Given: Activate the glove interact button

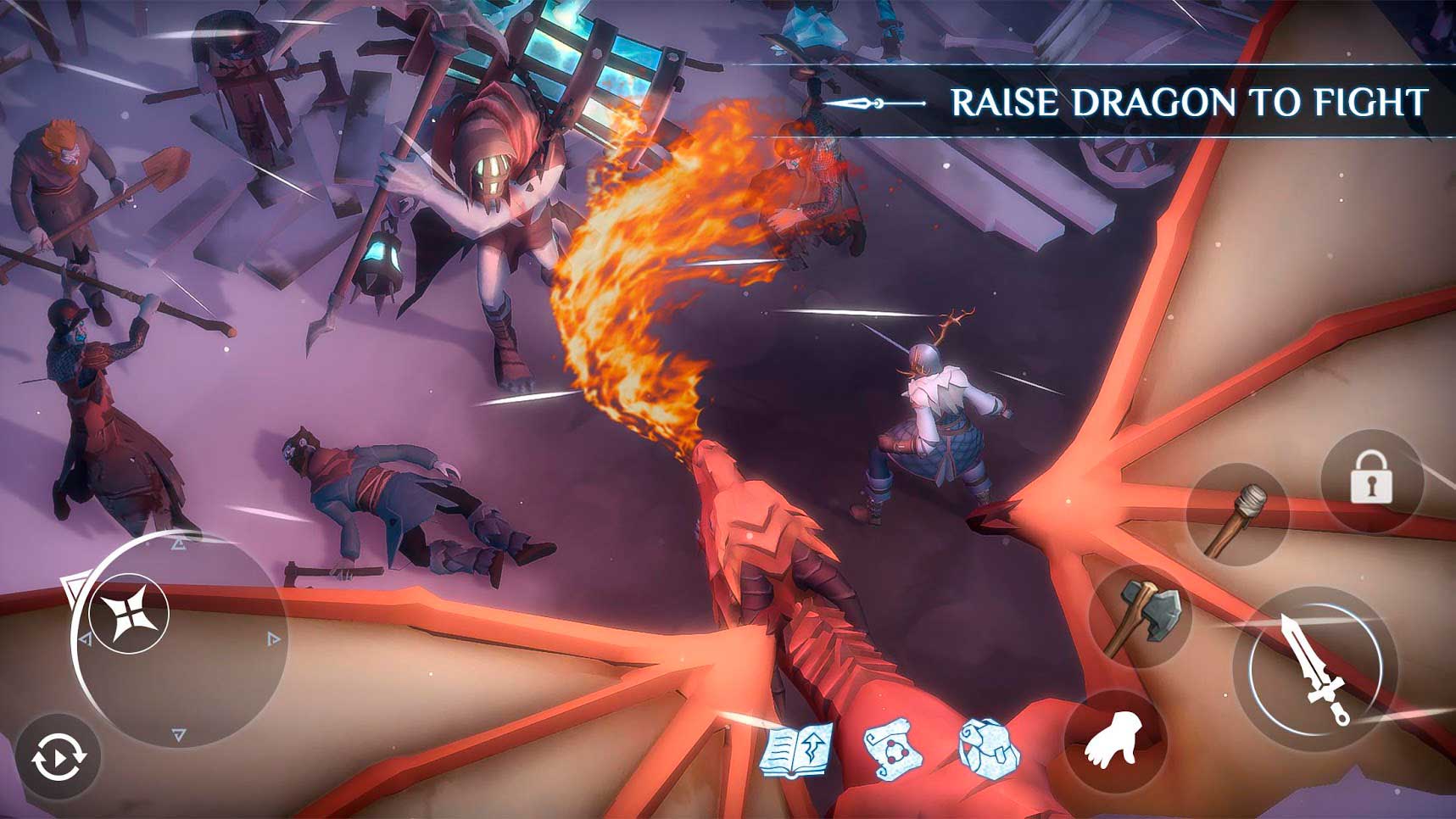Looking at the screenshot, I should pos(1115,740).
